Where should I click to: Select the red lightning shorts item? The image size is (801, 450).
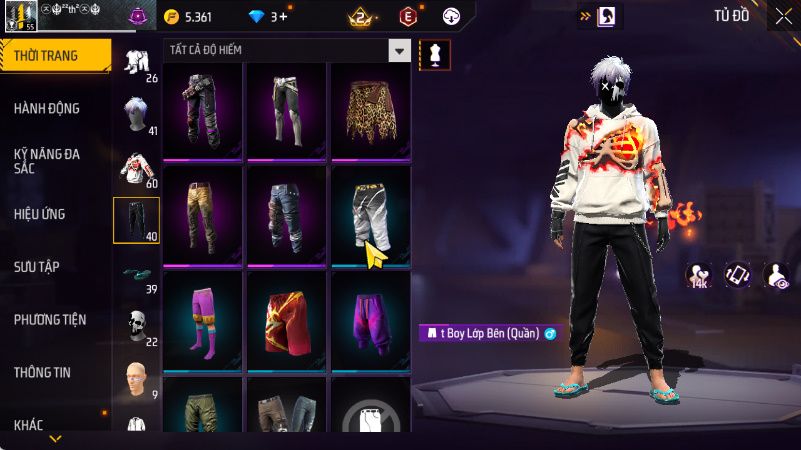click(287, 321)
